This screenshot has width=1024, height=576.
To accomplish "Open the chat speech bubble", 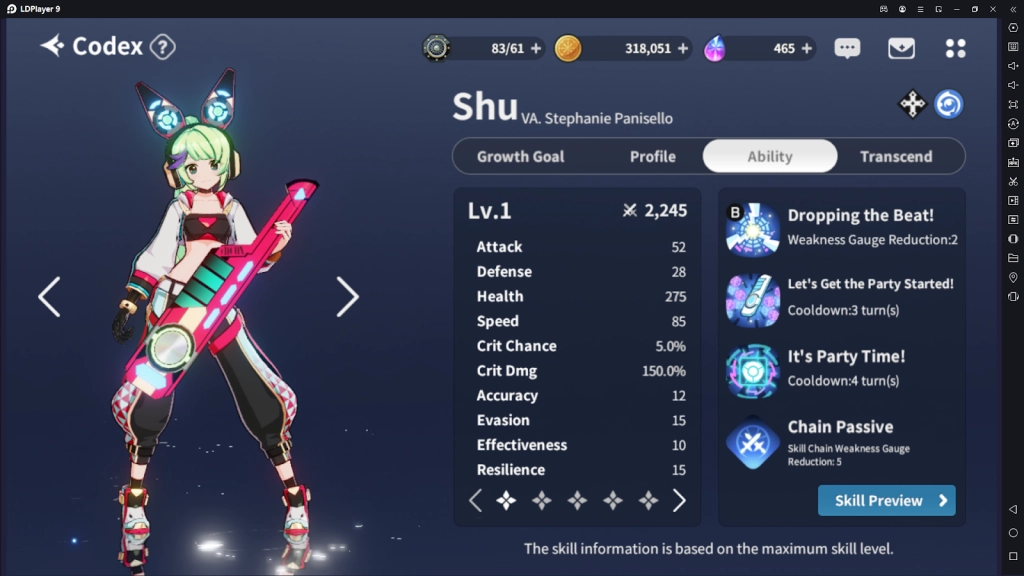I will coord(847,48).
